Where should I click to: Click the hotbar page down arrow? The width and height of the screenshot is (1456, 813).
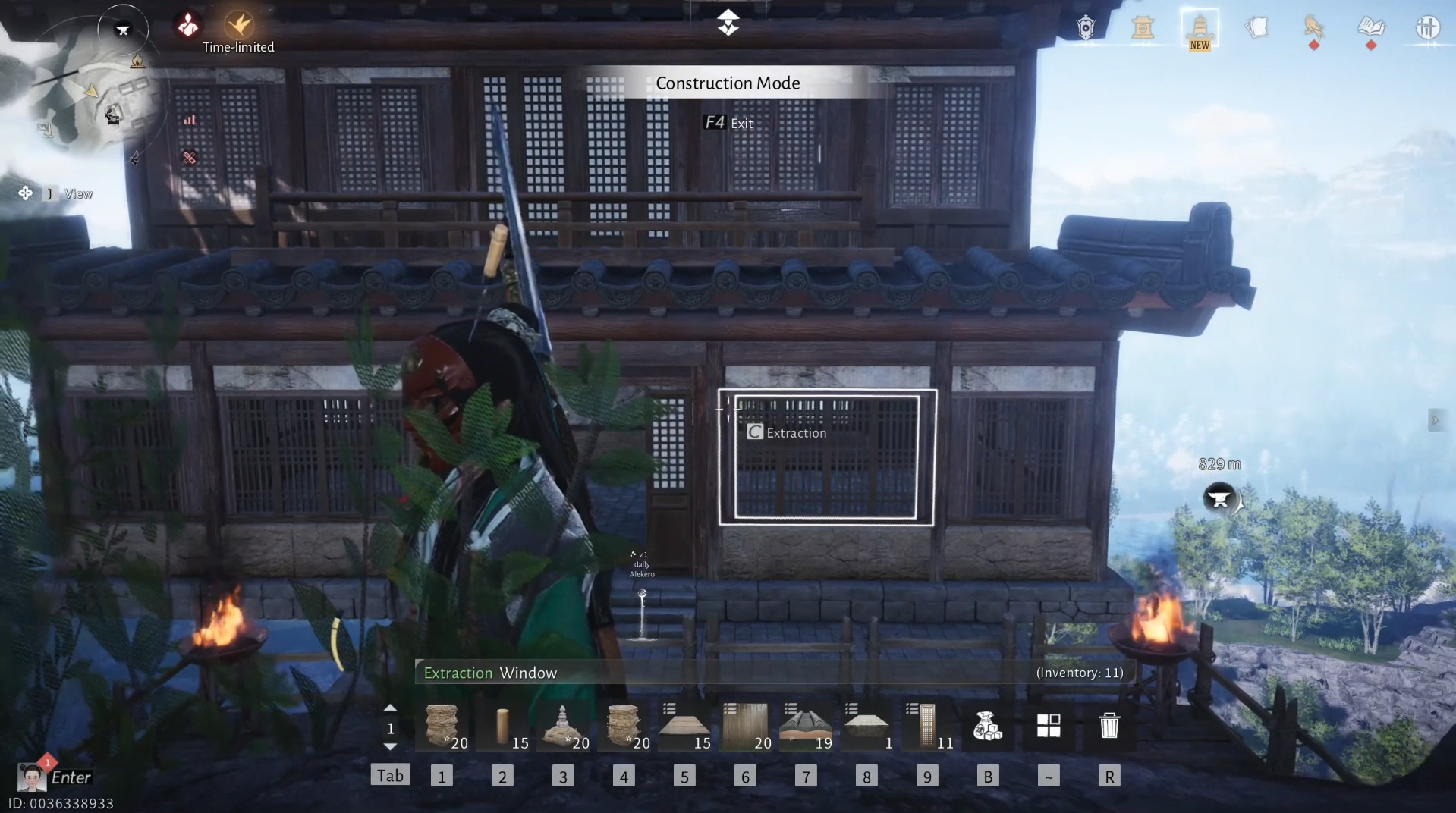point(390,747)
